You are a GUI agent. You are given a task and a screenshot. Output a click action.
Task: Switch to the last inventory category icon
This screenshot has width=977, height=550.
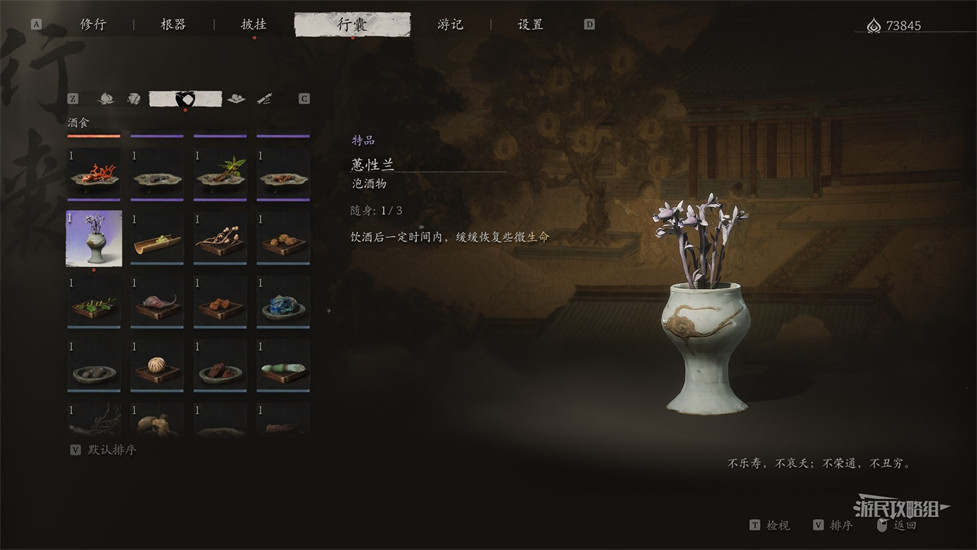(264, 98)
